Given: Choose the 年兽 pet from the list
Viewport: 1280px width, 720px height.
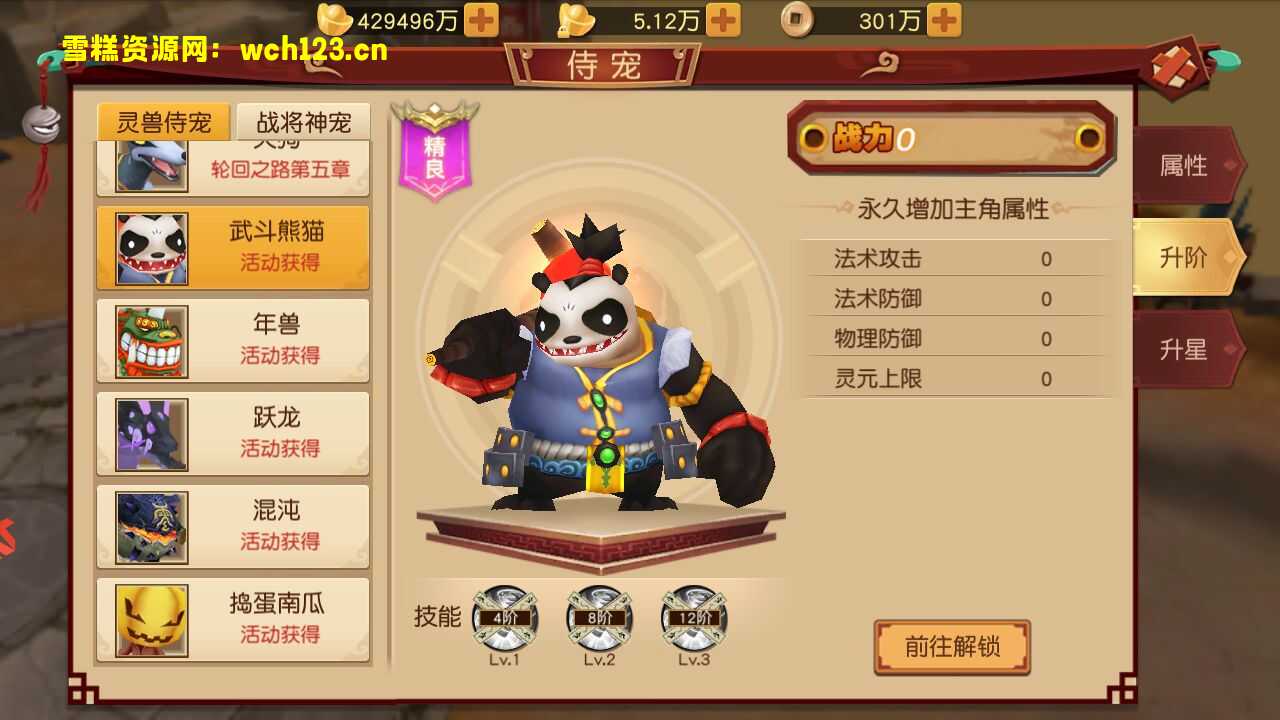Looking at the screenshot, I should (233, 340).
